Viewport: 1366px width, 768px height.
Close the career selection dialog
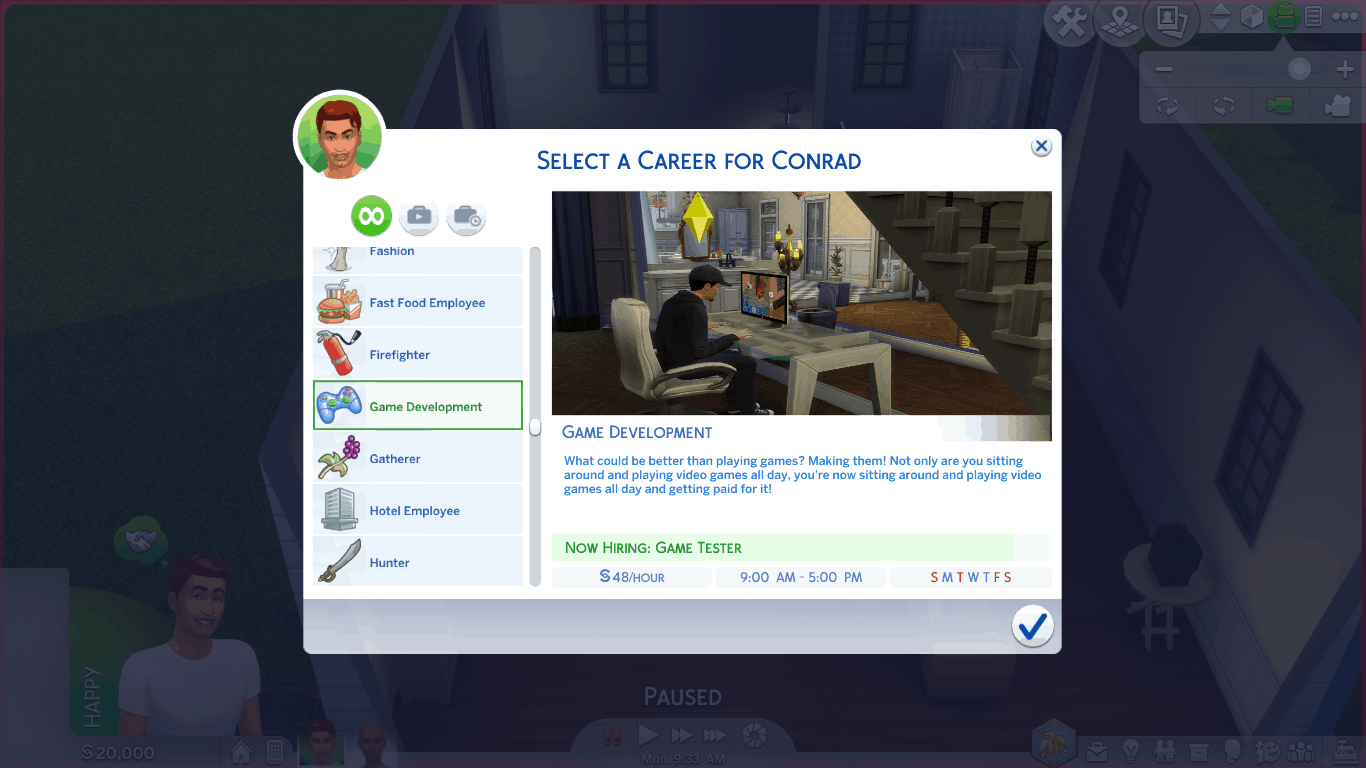pyautogui.click(x=1041, y=147)
